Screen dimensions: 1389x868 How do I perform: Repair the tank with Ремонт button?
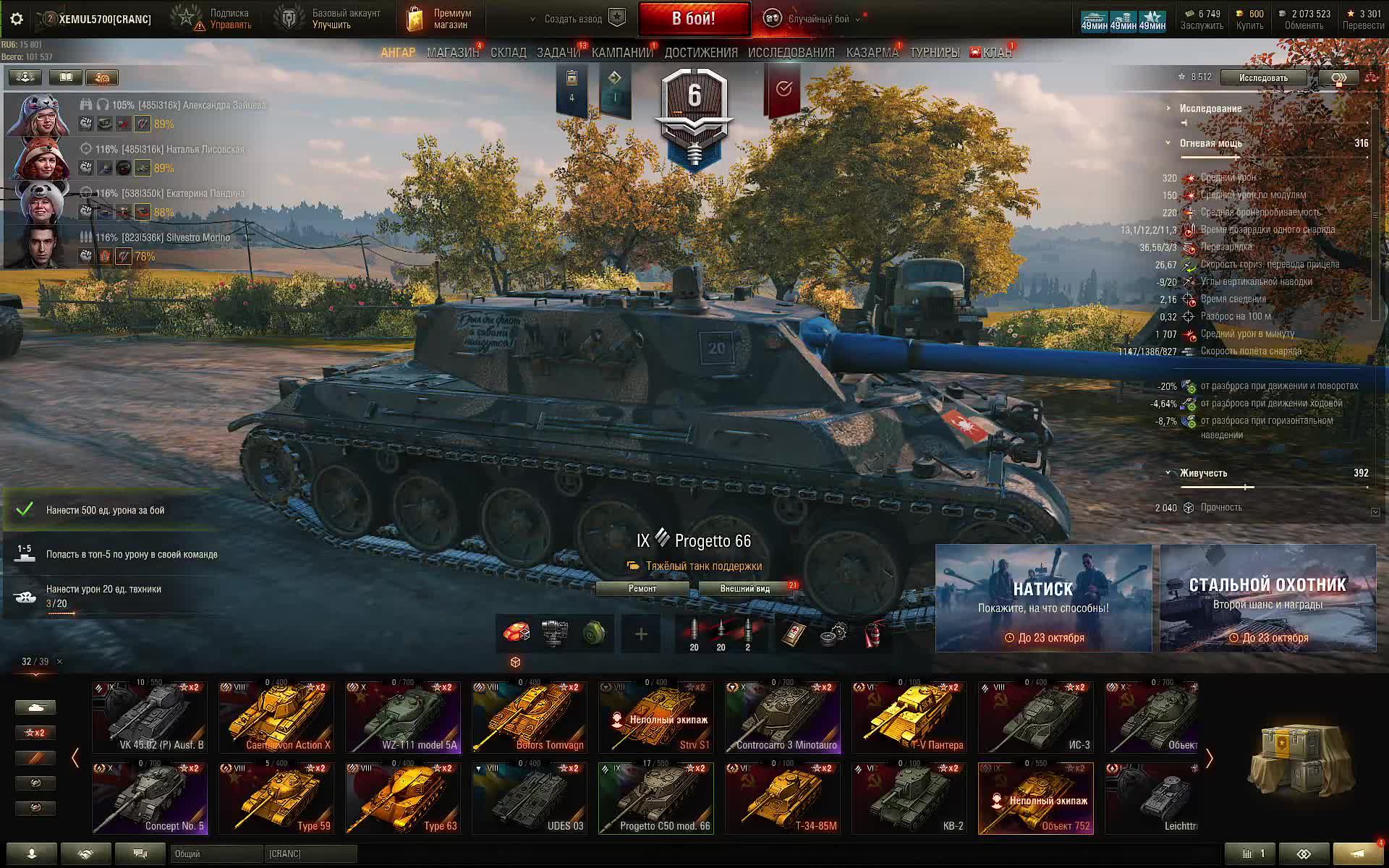tap(642, 589)
